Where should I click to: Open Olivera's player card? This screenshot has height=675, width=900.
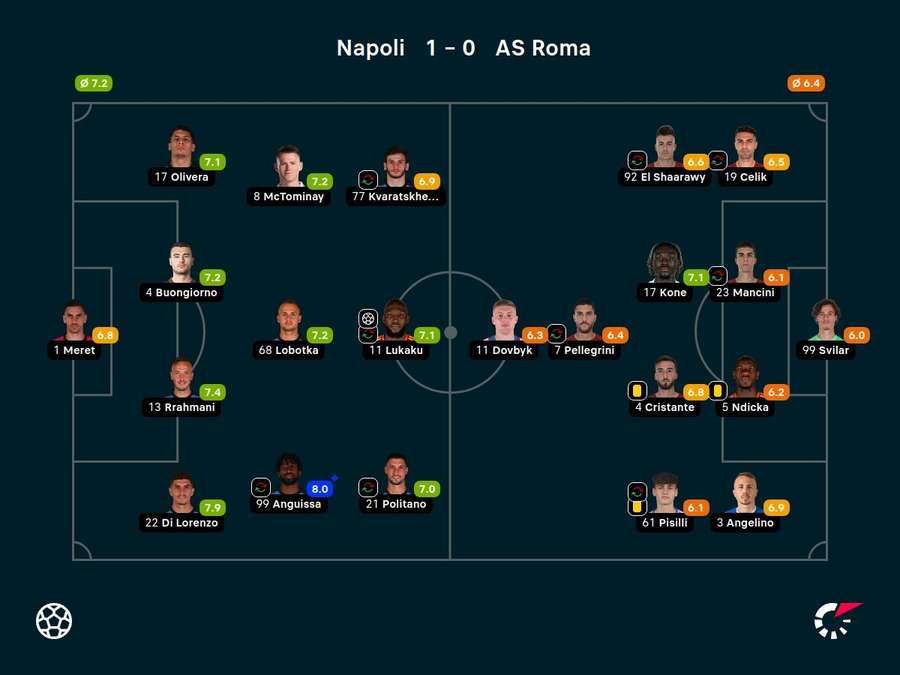pos(181,148)
